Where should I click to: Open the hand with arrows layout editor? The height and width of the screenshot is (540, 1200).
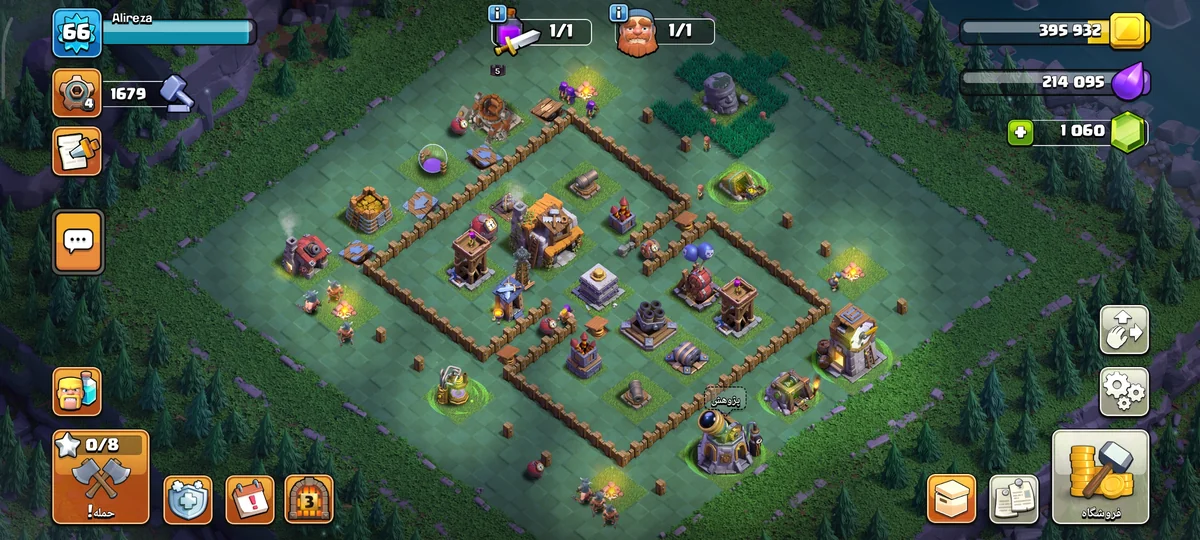pyautogui.click(x=1124, y=330)
